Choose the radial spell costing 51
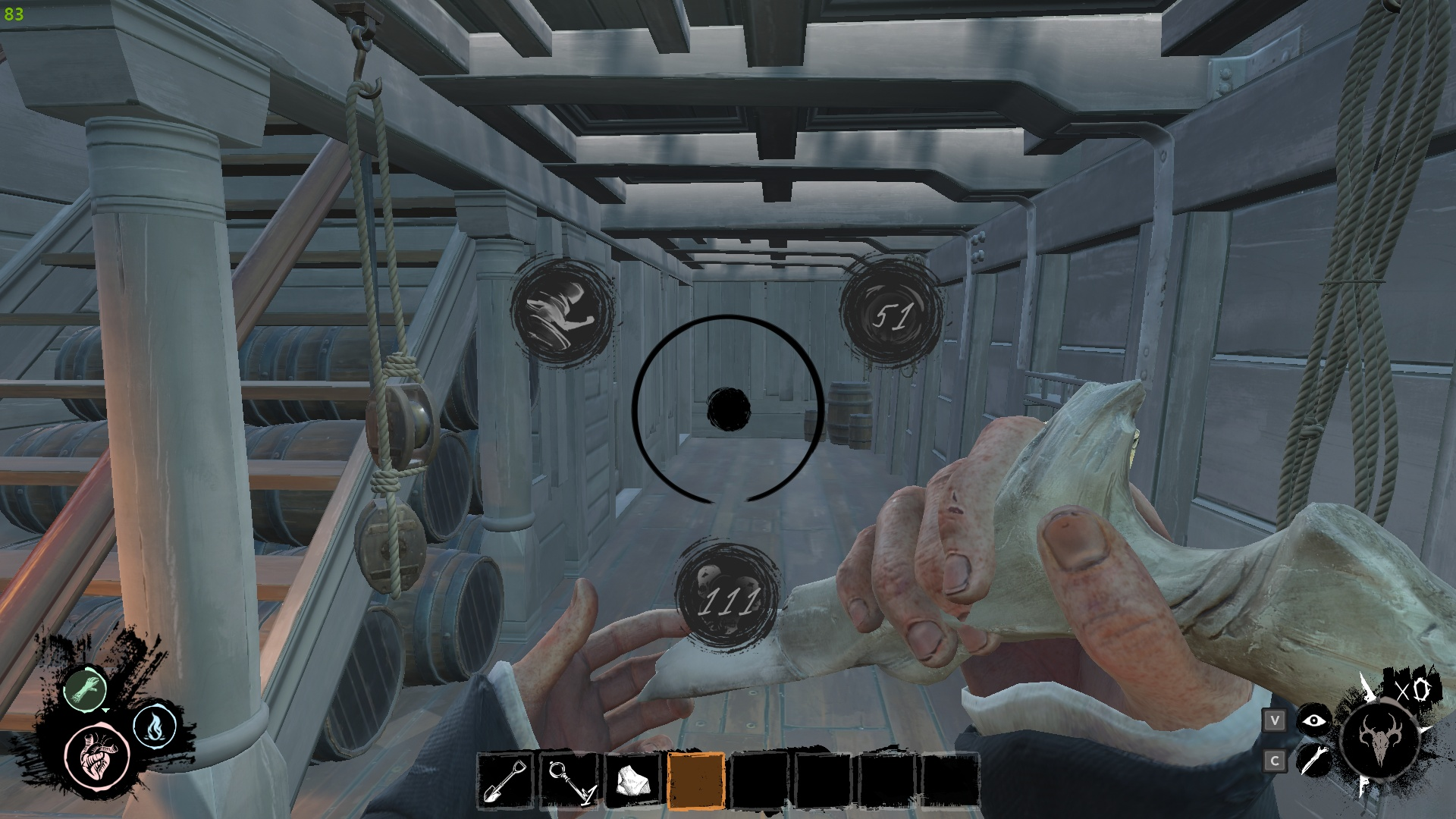Screen dimensions: 1456x819 [892, 315]
